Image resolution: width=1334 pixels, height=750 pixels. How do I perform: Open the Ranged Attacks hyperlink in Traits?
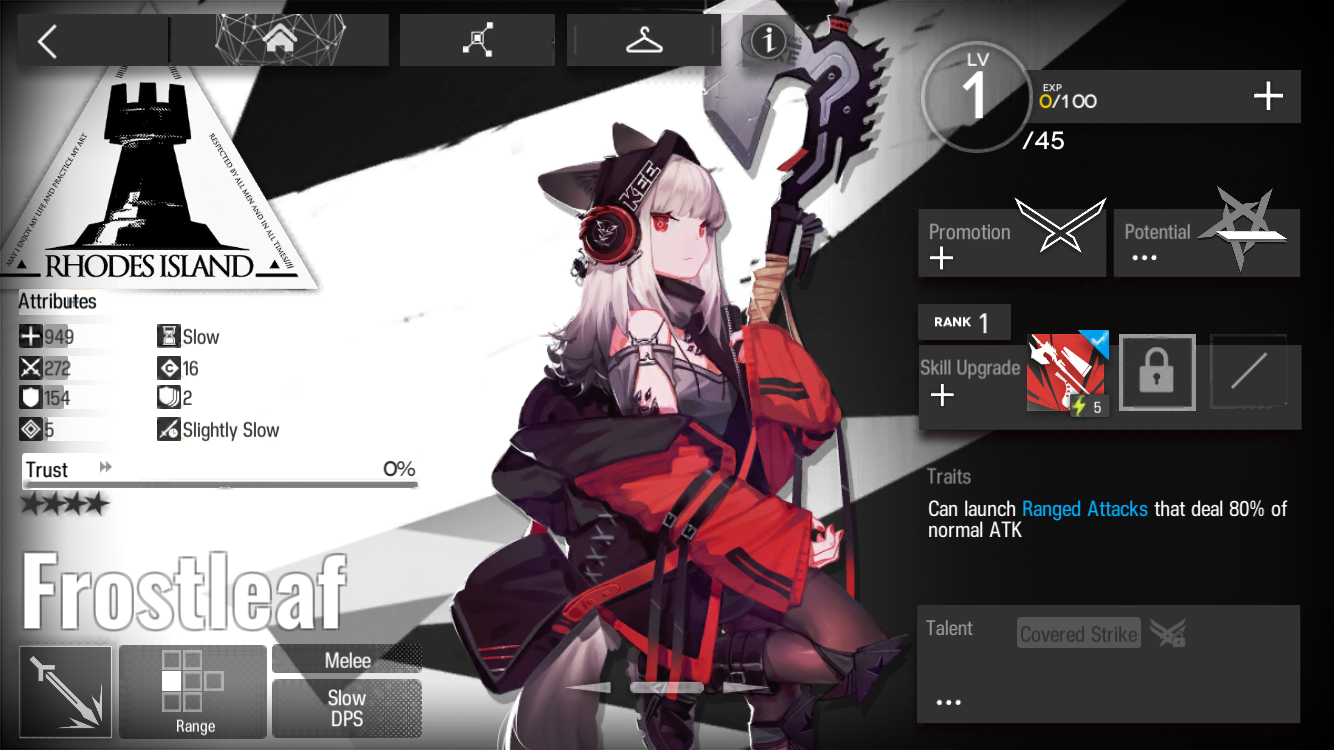(x=1084, y=509)
